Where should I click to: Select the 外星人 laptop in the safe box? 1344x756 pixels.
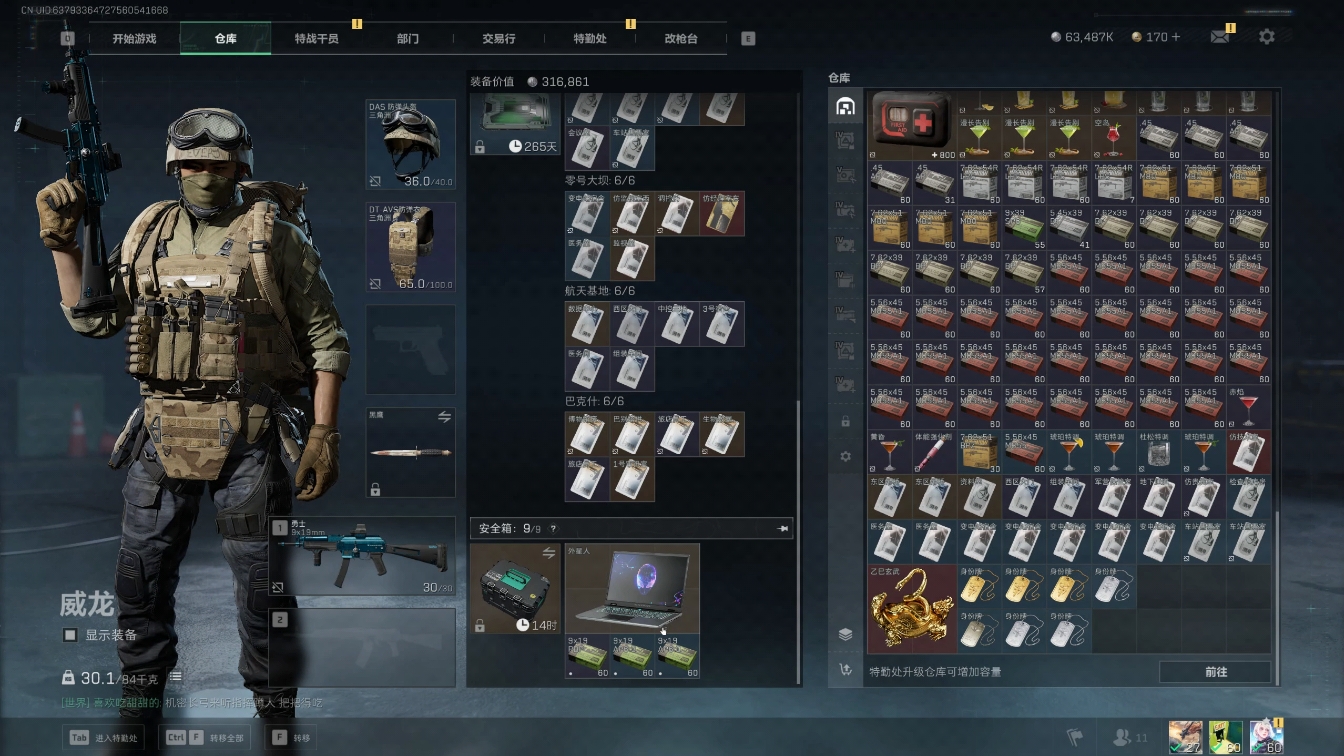point(632,588)
